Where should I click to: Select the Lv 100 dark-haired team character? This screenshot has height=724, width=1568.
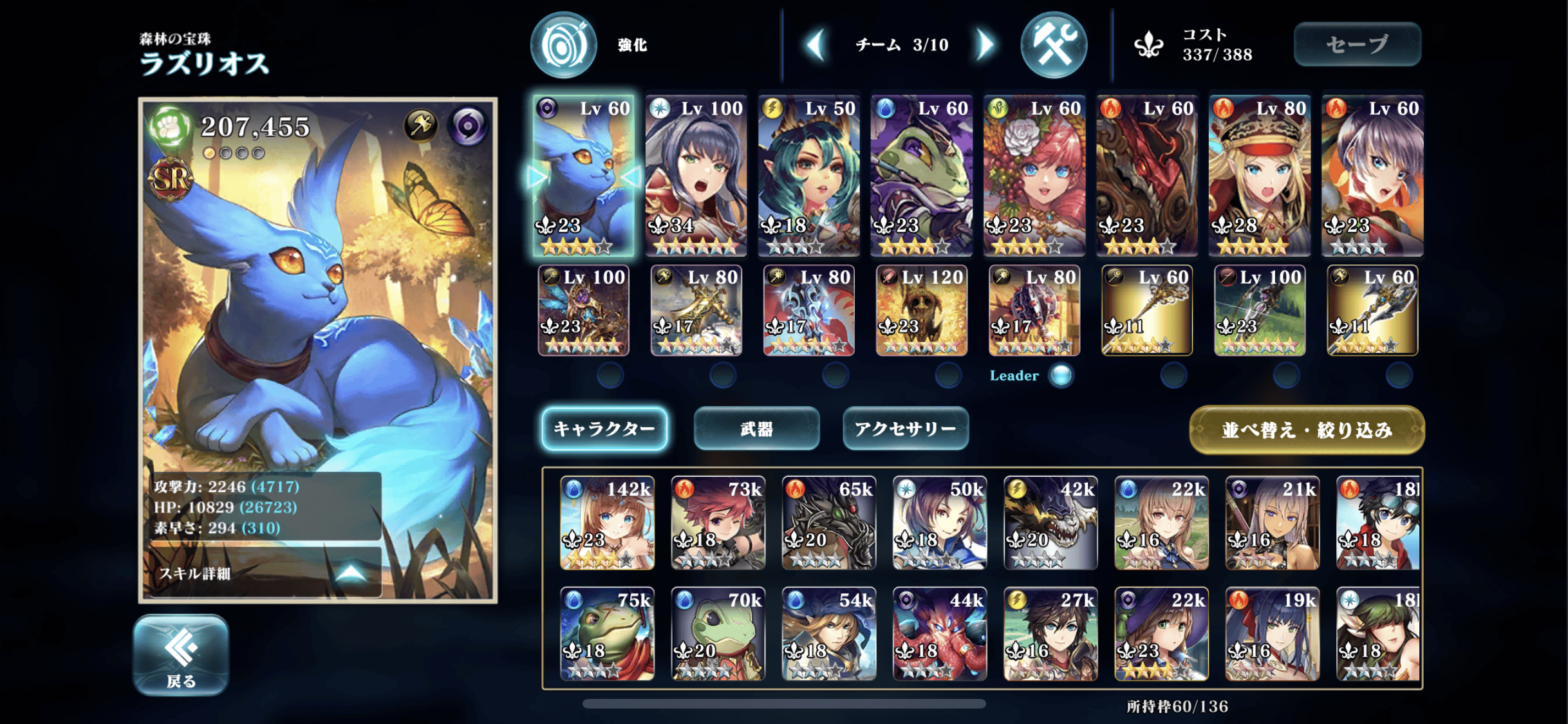696,175
